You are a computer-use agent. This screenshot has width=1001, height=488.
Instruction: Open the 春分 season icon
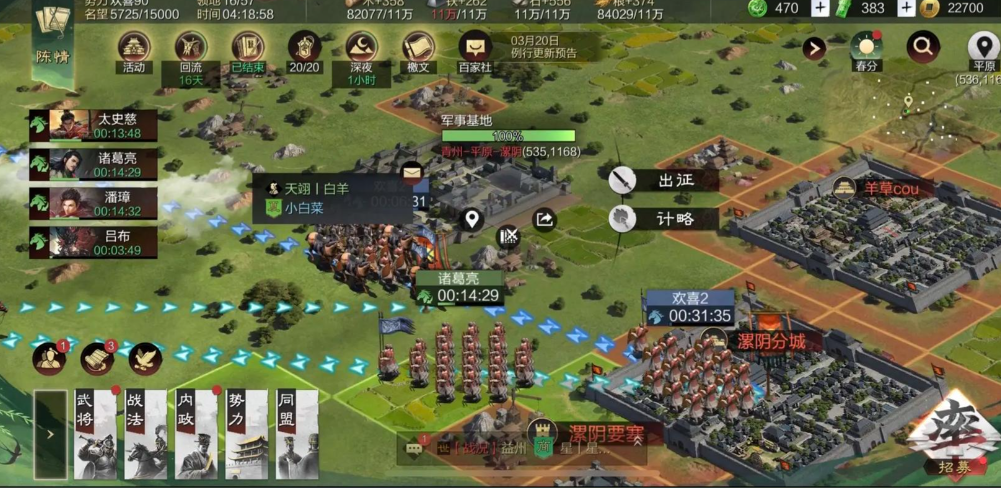[866, 49]
